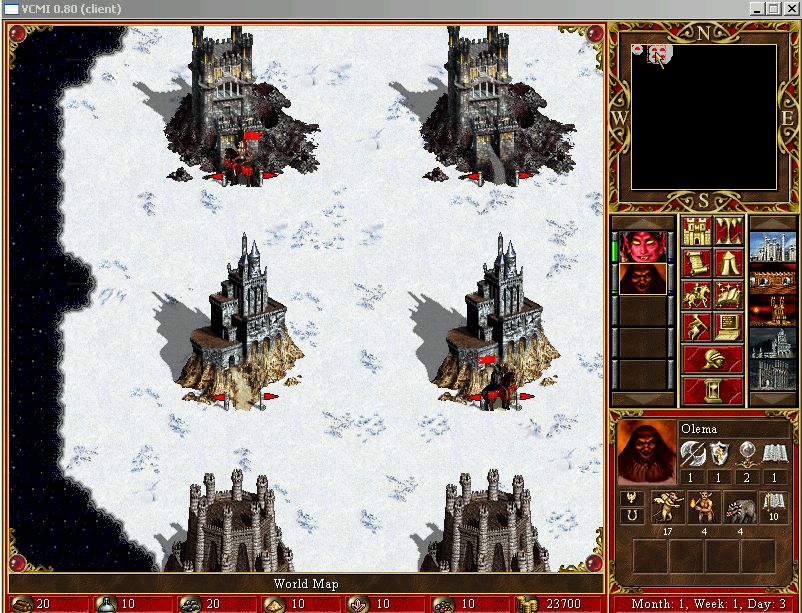Open the quest log scroll button
Screen dimensions: 802x613
click(x=695, y=264)
